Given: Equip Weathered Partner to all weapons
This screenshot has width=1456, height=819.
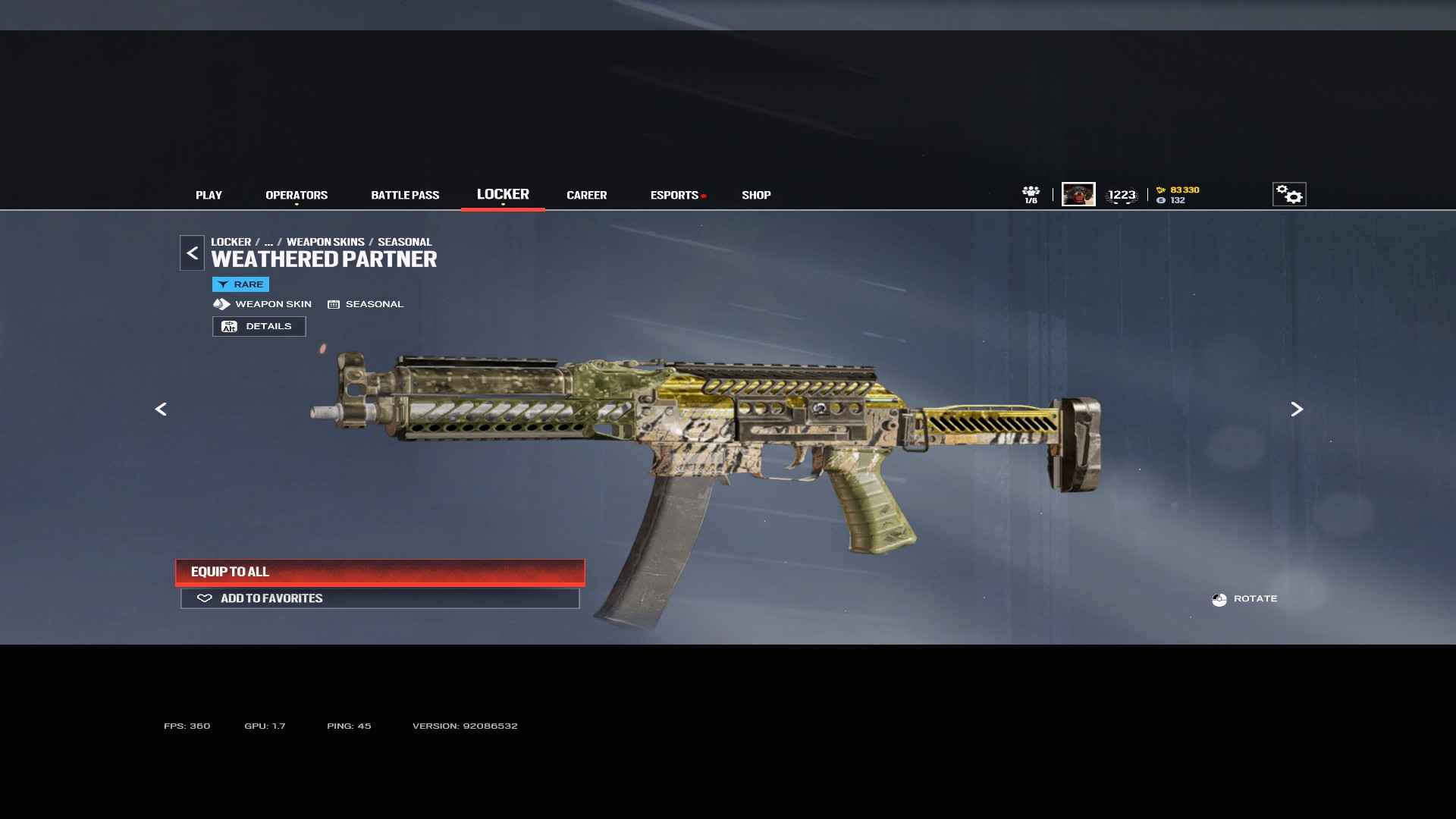Looking at the screenshot, I should [x=380, y=573].
